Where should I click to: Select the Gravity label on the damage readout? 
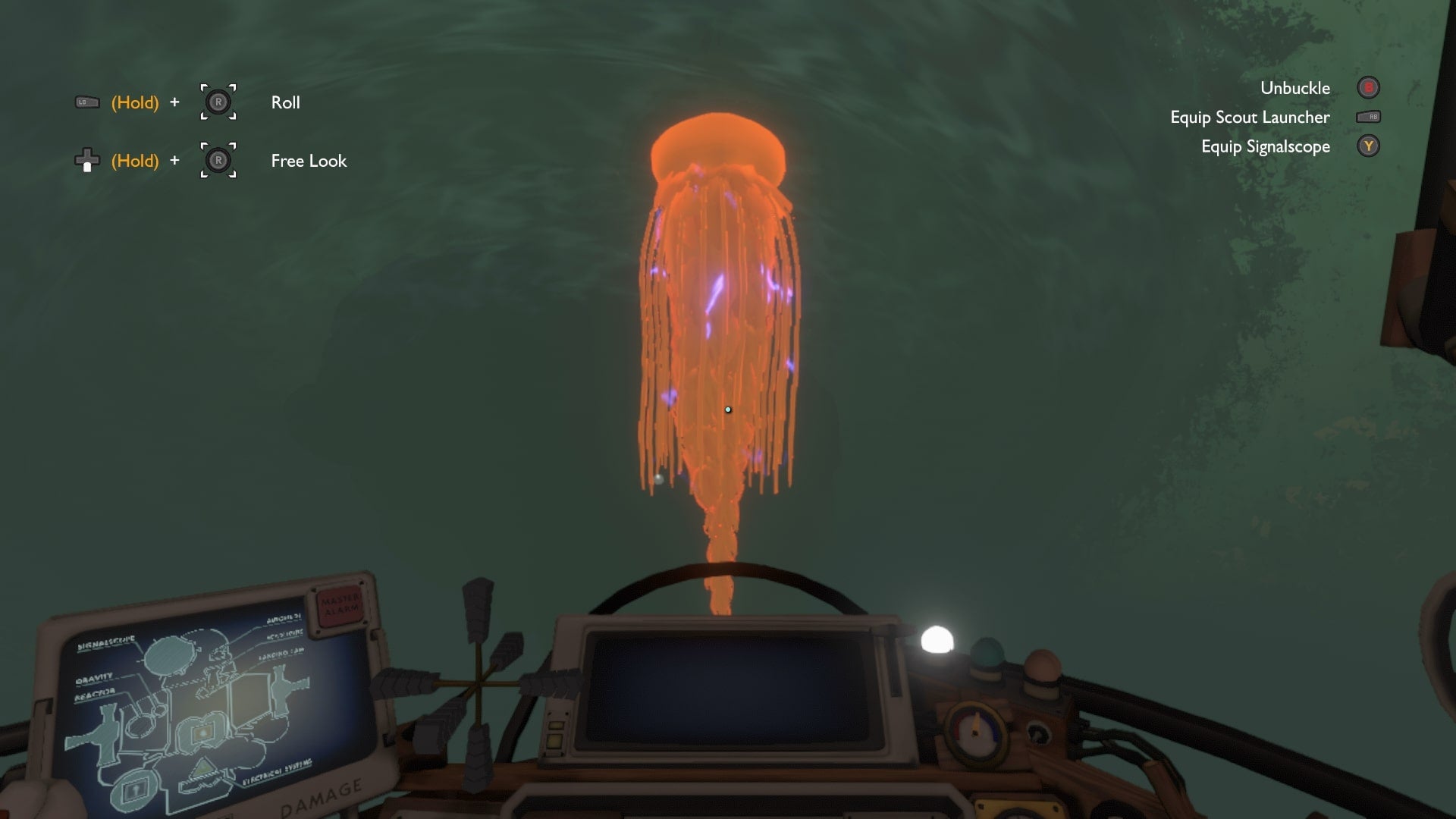coord(94,678)
